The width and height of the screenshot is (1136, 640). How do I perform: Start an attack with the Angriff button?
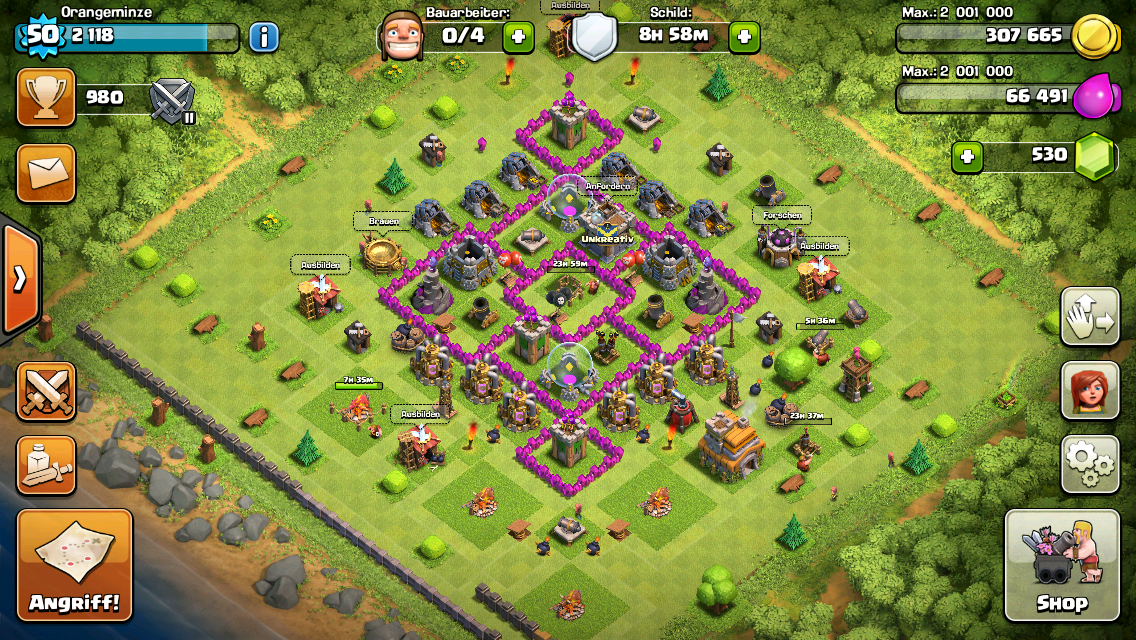point(75,567)
